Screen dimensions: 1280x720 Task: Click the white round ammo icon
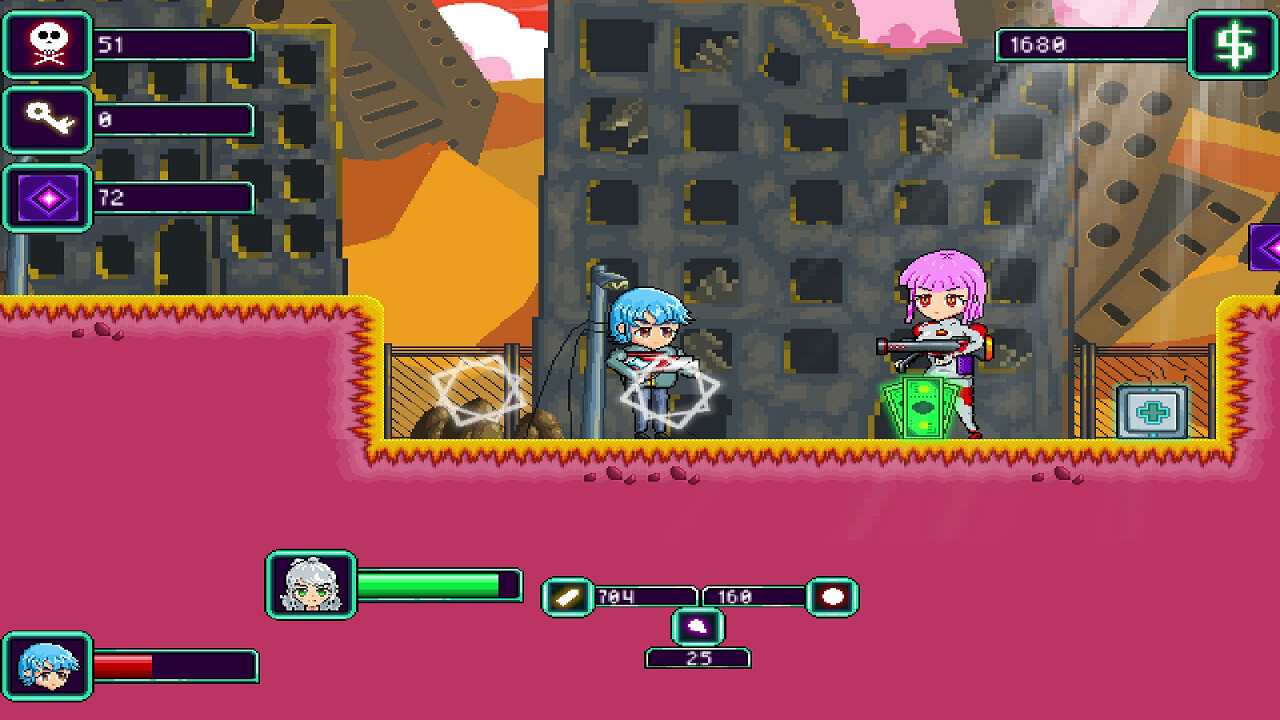pyautogui.click(x=833, y=594)
